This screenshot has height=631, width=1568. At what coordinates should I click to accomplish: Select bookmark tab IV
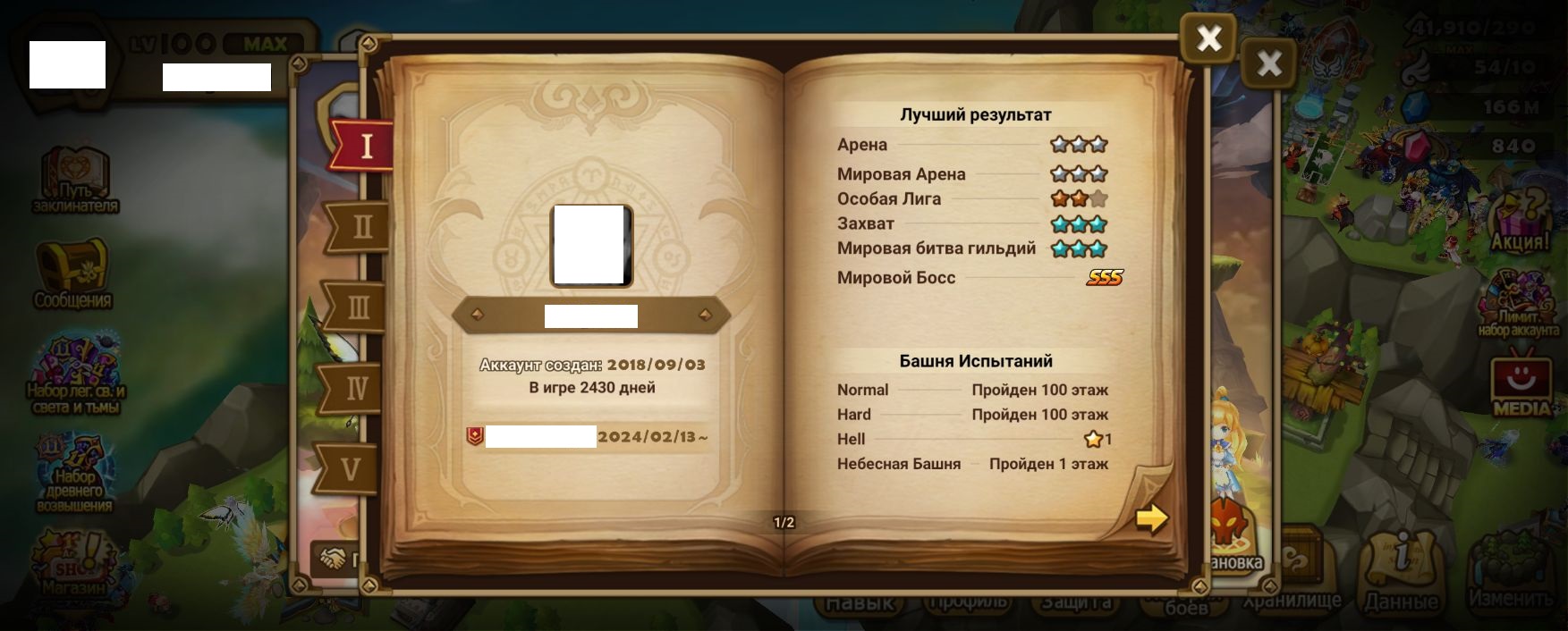(x=355, y=389)
